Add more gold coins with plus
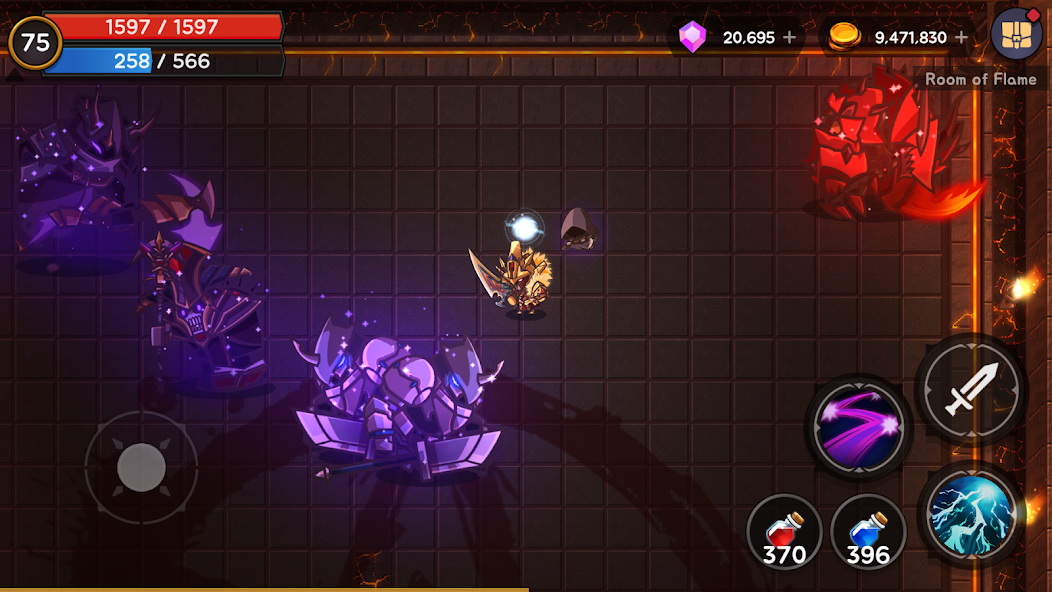Viewport: 1052px width, 592px height. (x=961, y=38)
